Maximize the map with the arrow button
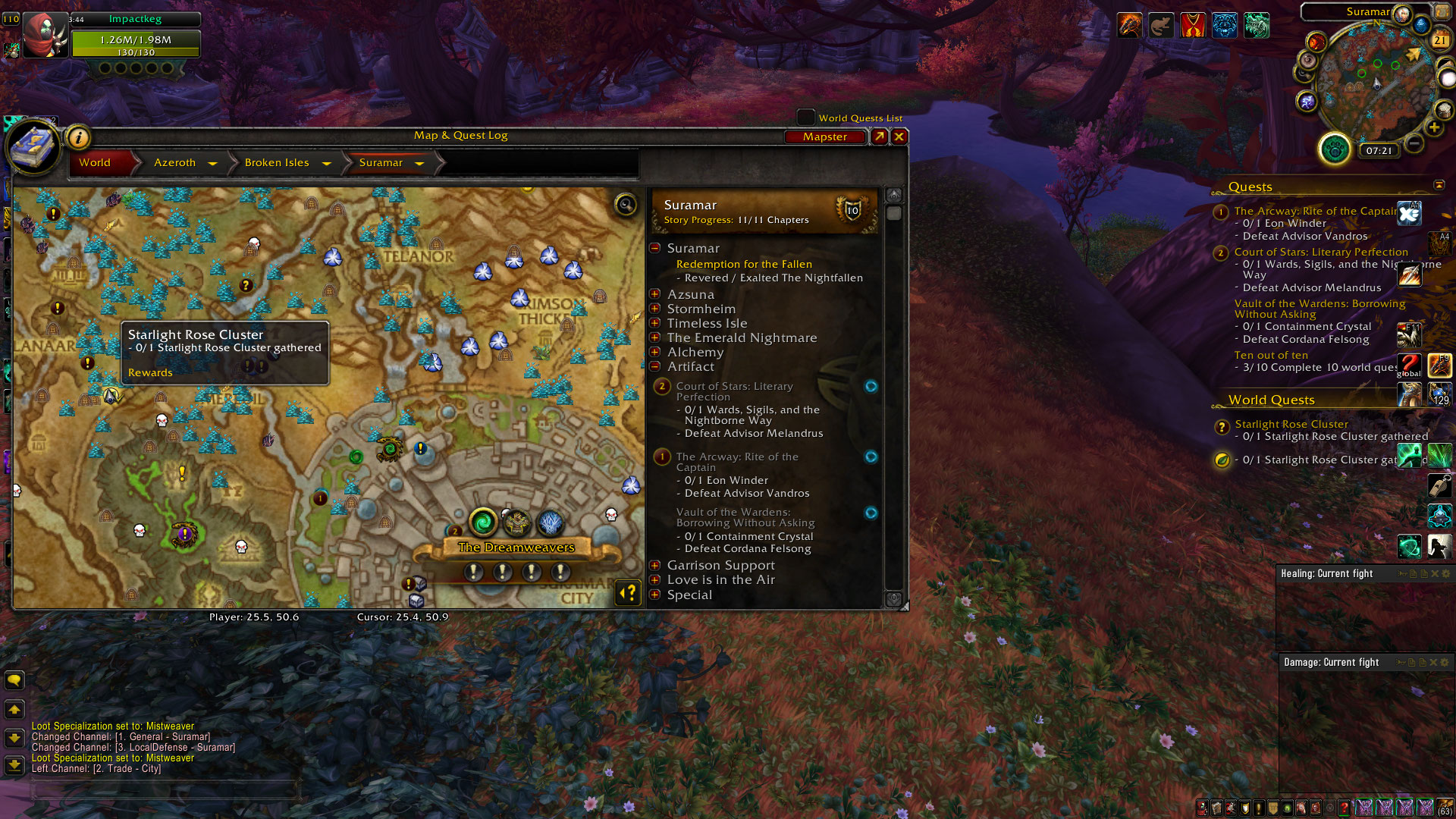This screenshot has width=1456, height=819. click(879, 136)
